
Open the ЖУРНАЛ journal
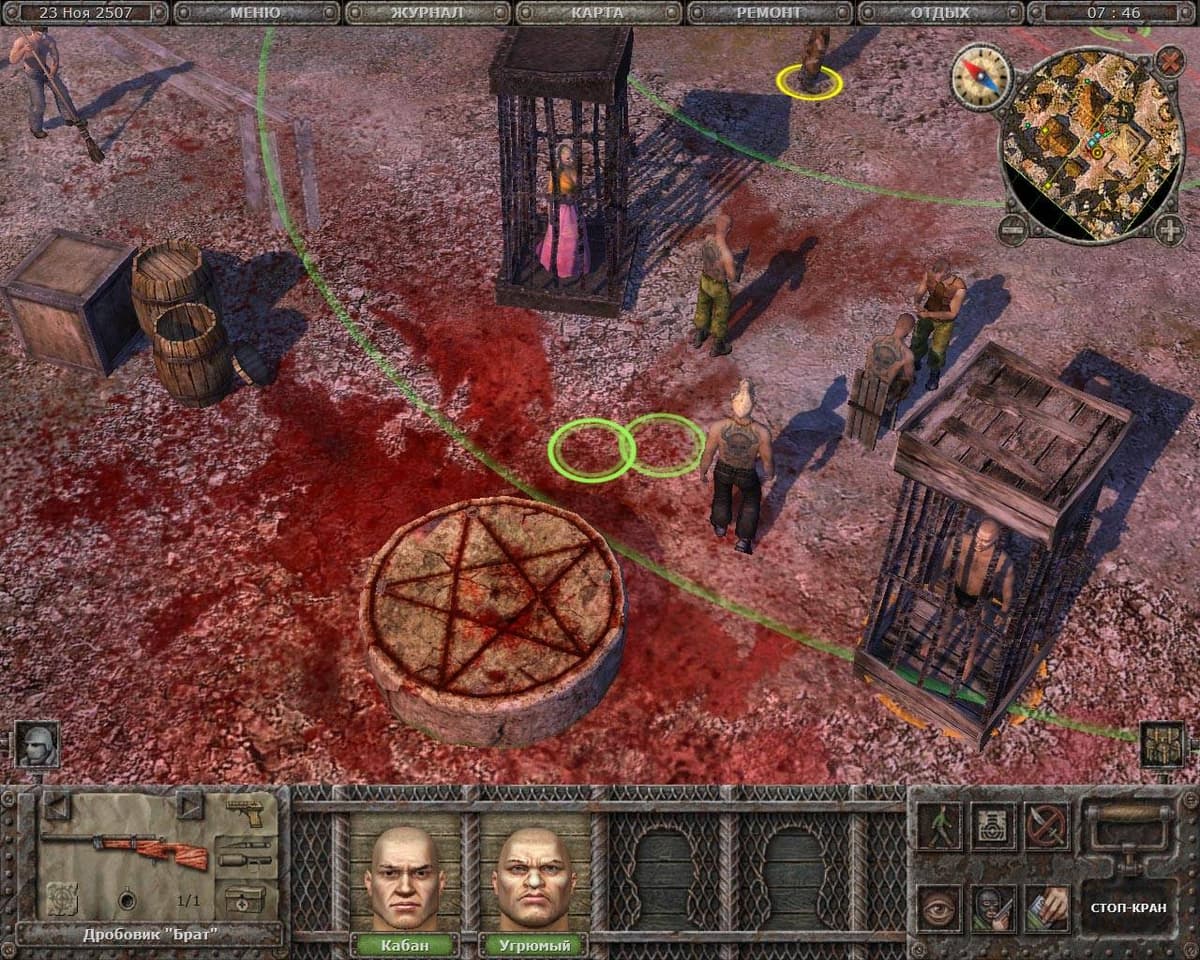[427, 13]
